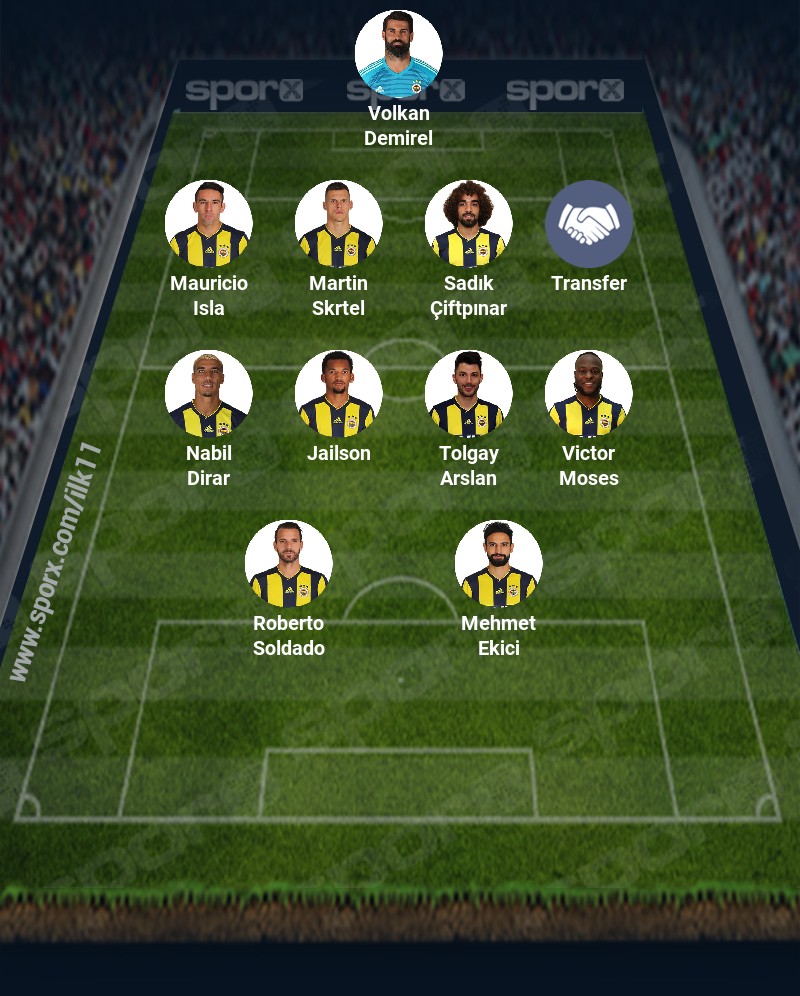Image resolution: width=800 pixels, height=996 pixels.
Task: Select defender Martin Skrtel
Action: [x=339, y=224]
